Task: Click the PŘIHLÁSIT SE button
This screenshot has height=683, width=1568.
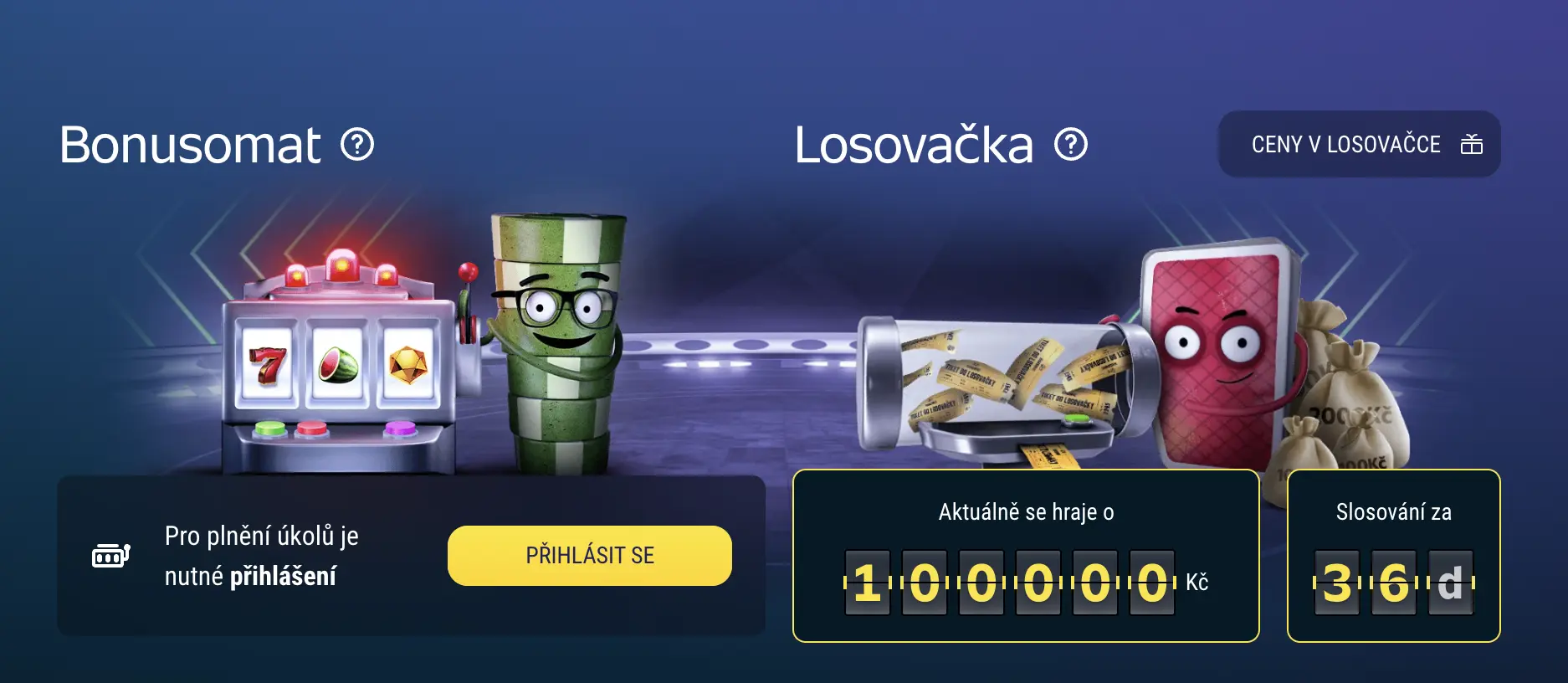Action: coord(589,554)
